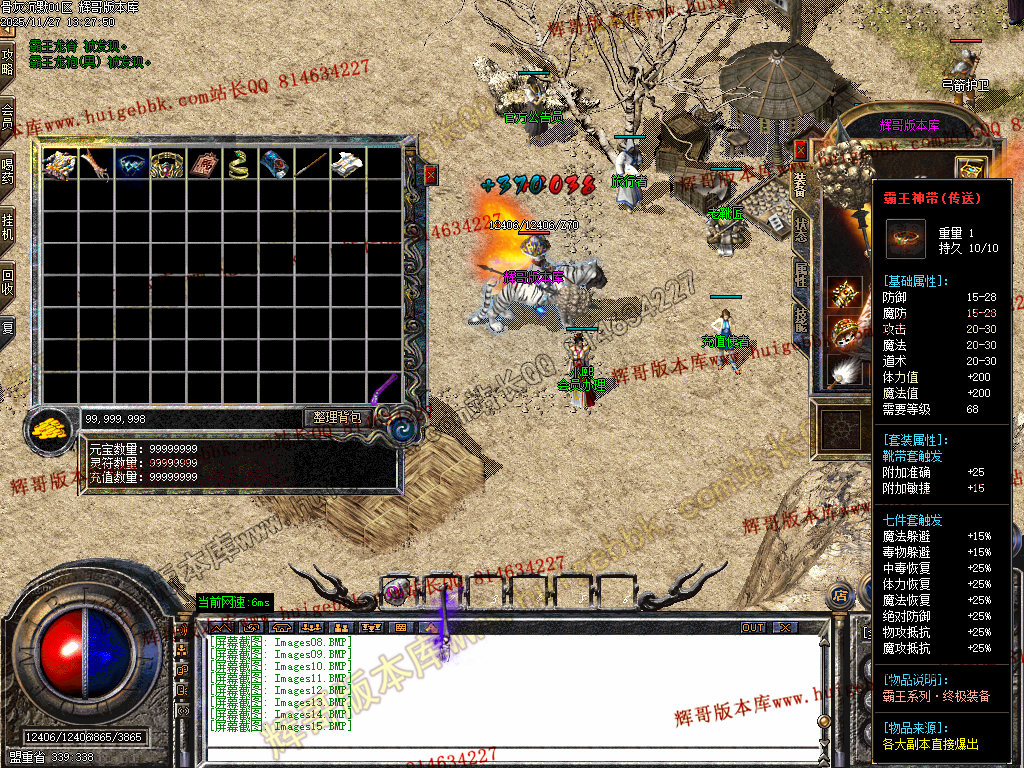The image size is (1024, 768).
Task: Pick the red talisman card item
Action: click(203, 164)
